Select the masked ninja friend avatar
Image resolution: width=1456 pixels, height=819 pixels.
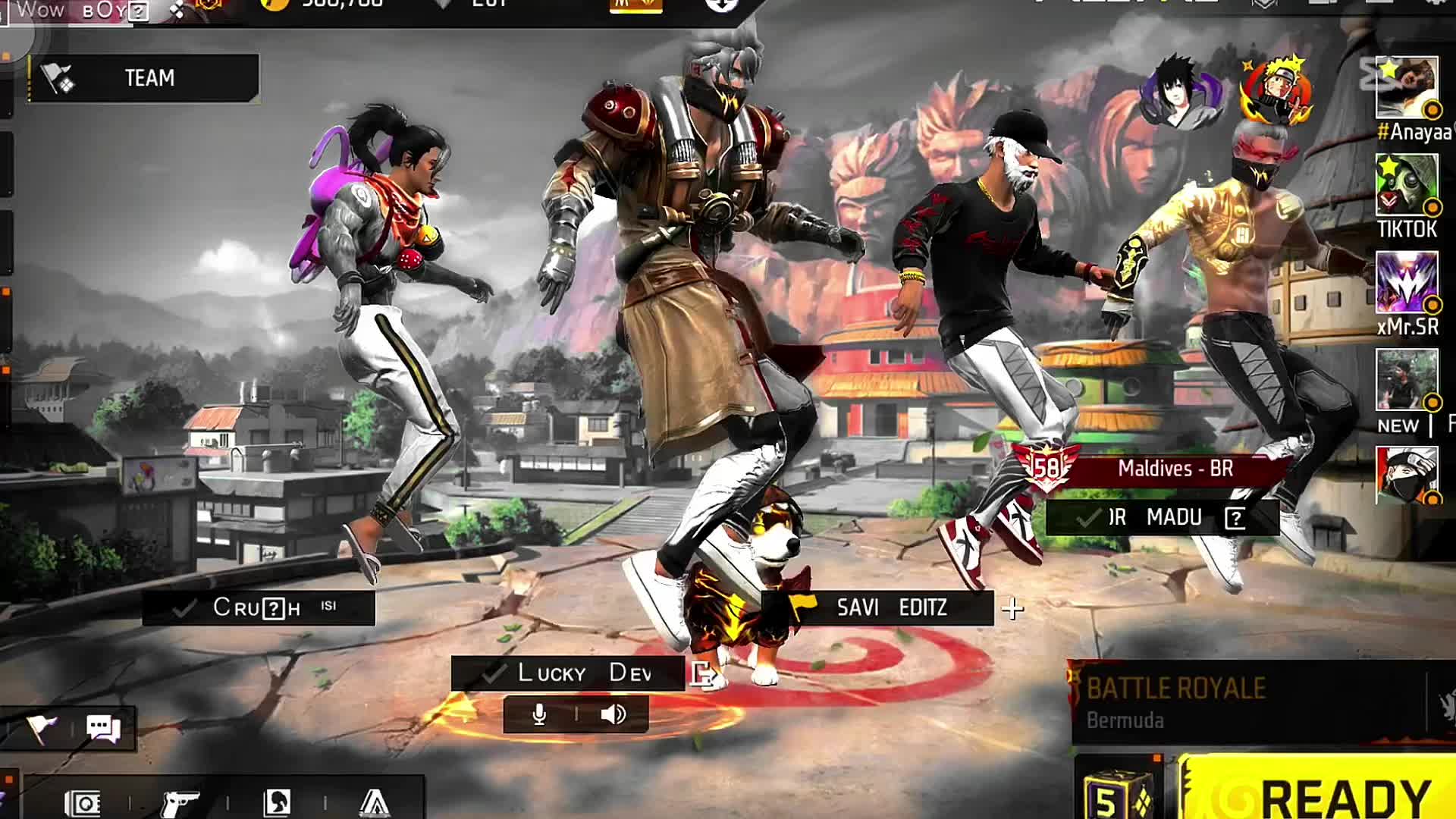[x=1407, y=475]
